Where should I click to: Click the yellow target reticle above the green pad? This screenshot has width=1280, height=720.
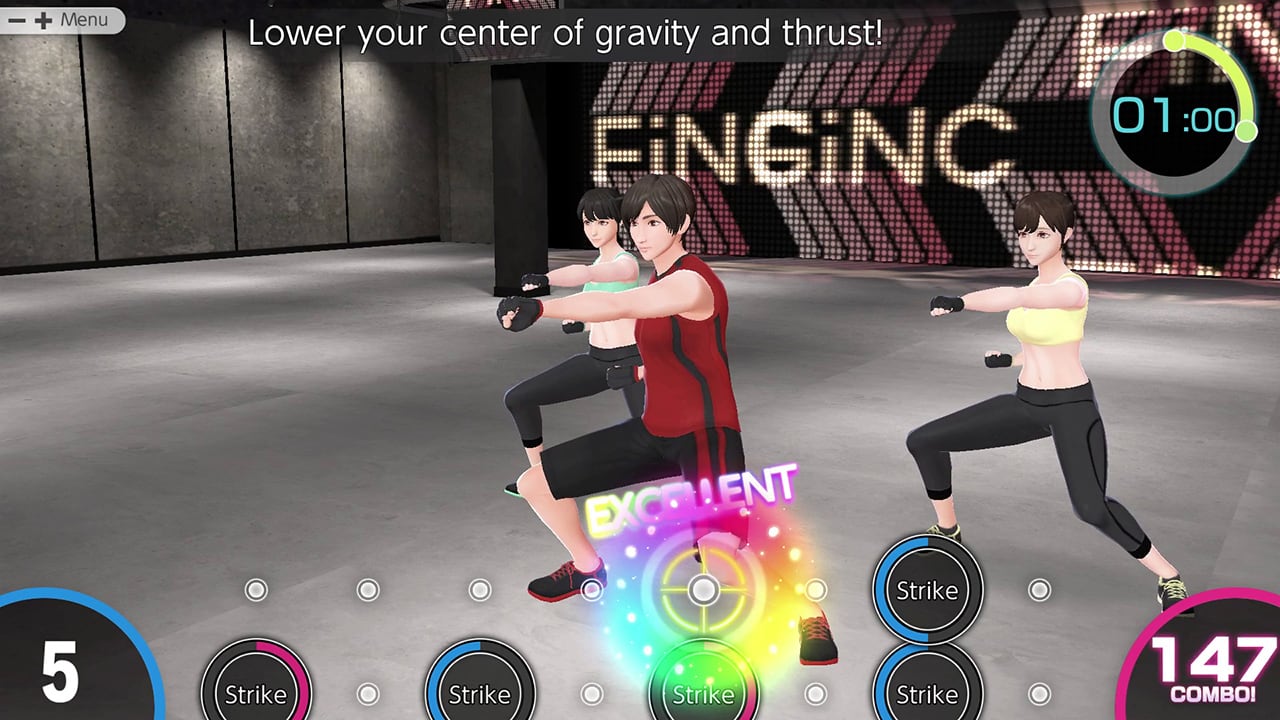point(703,590)
